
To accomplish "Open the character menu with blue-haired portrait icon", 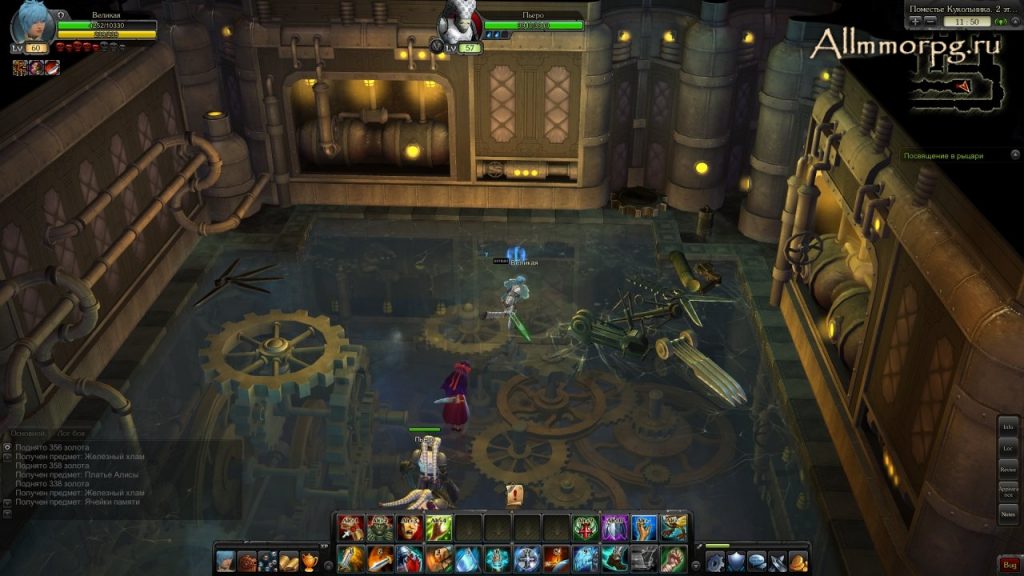I will pos(226,560).
